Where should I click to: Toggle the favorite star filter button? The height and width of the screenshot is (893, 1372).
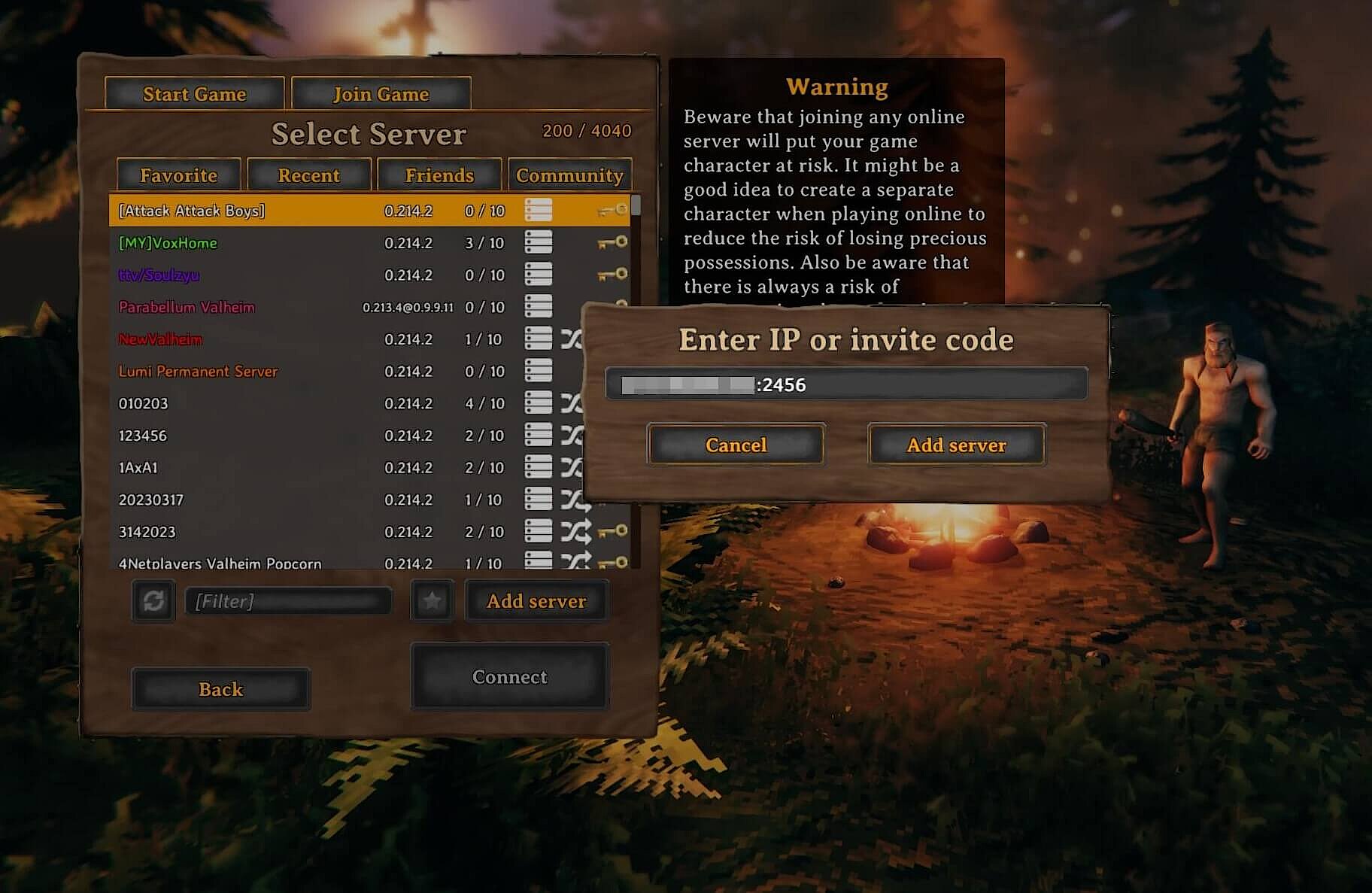click(431, 601)
